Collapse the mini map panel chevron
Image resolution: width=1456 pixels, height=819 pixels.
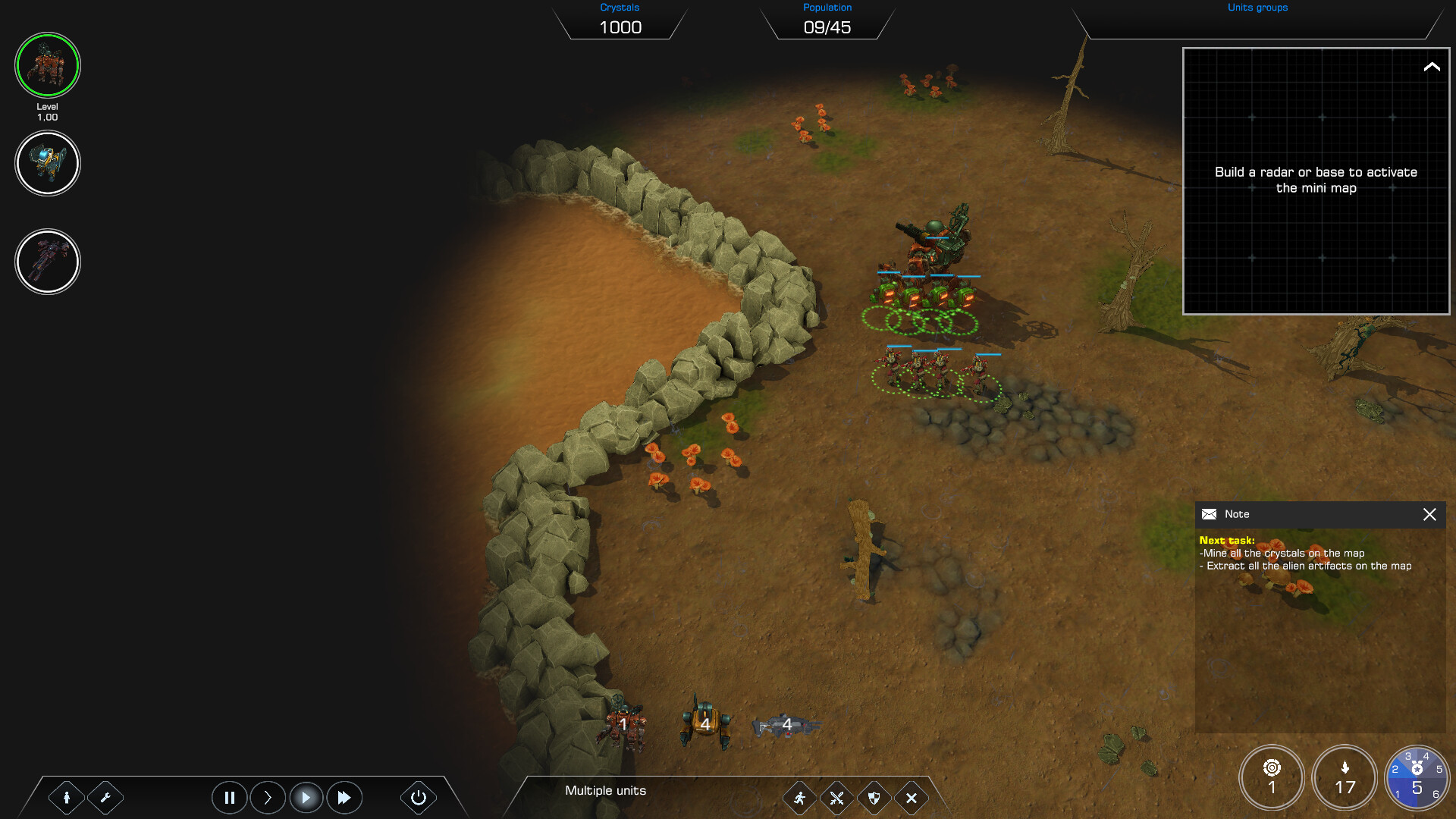(x=1432, y=67)
